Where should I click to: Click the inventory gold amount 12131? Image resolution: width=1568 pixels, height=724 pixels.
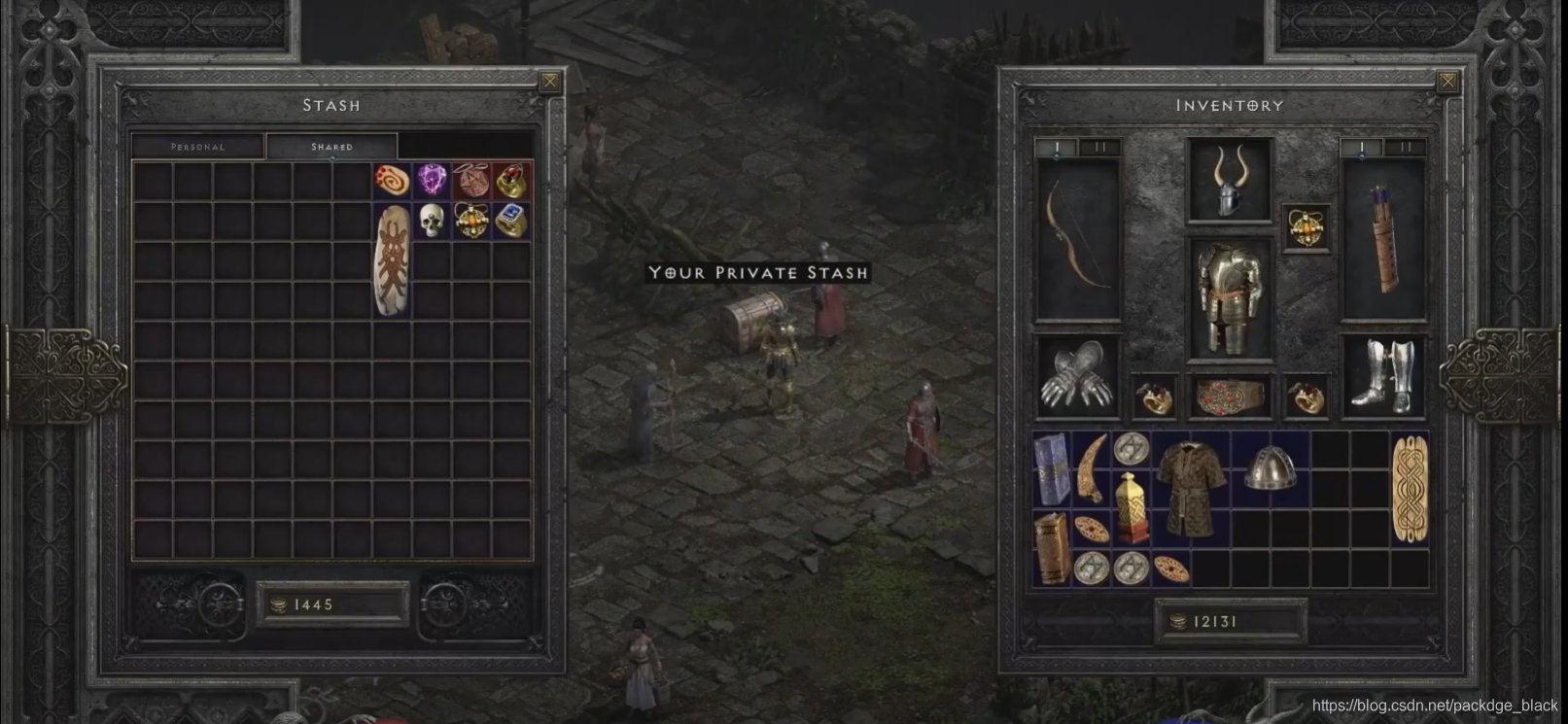tap(1230, 621)
